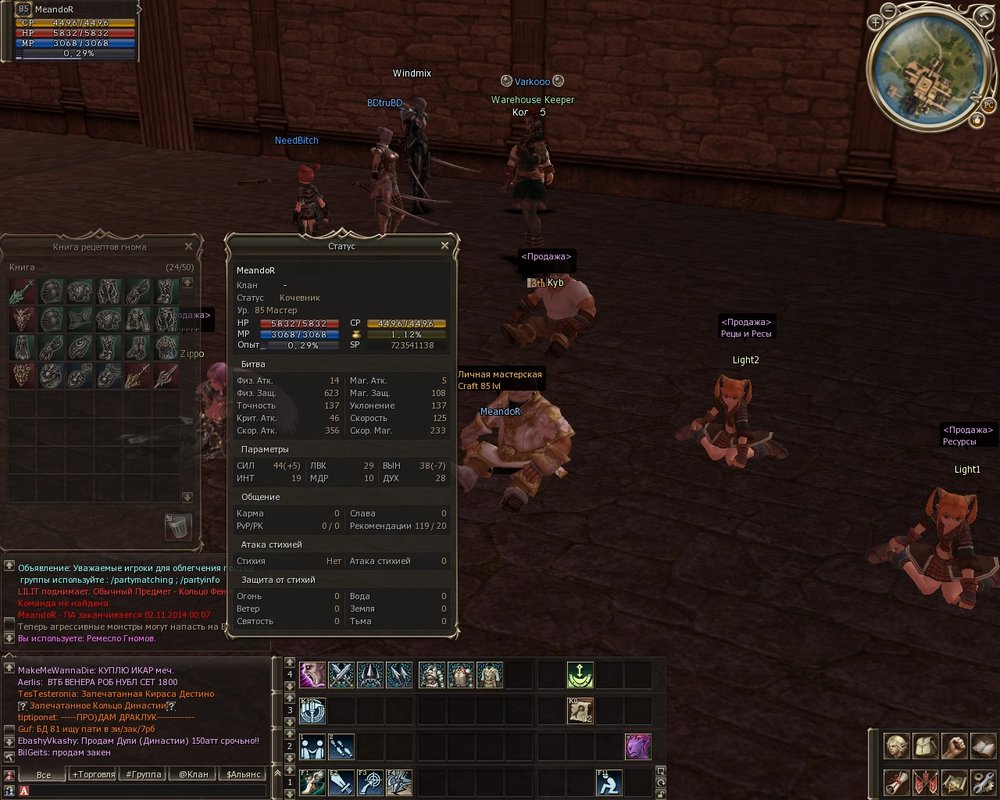Use the scroll item on hotbar row three
Viewport: 1000px width, 800px height.
click(x=580, y=711)
